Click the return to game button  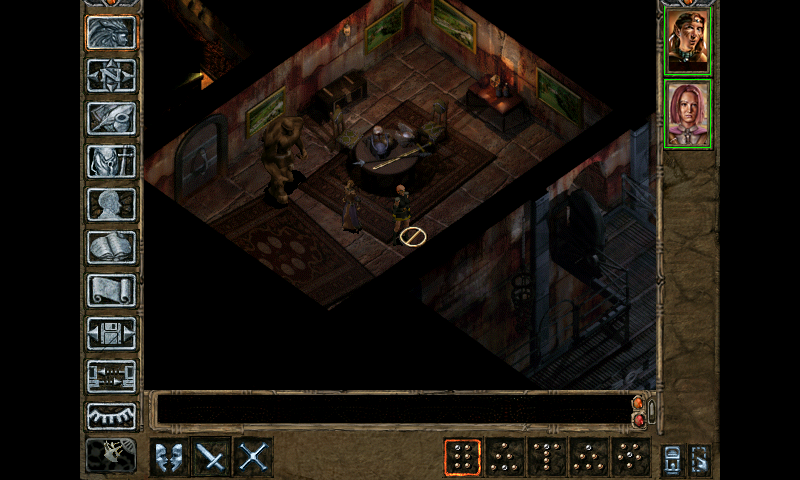click(111, 32)
